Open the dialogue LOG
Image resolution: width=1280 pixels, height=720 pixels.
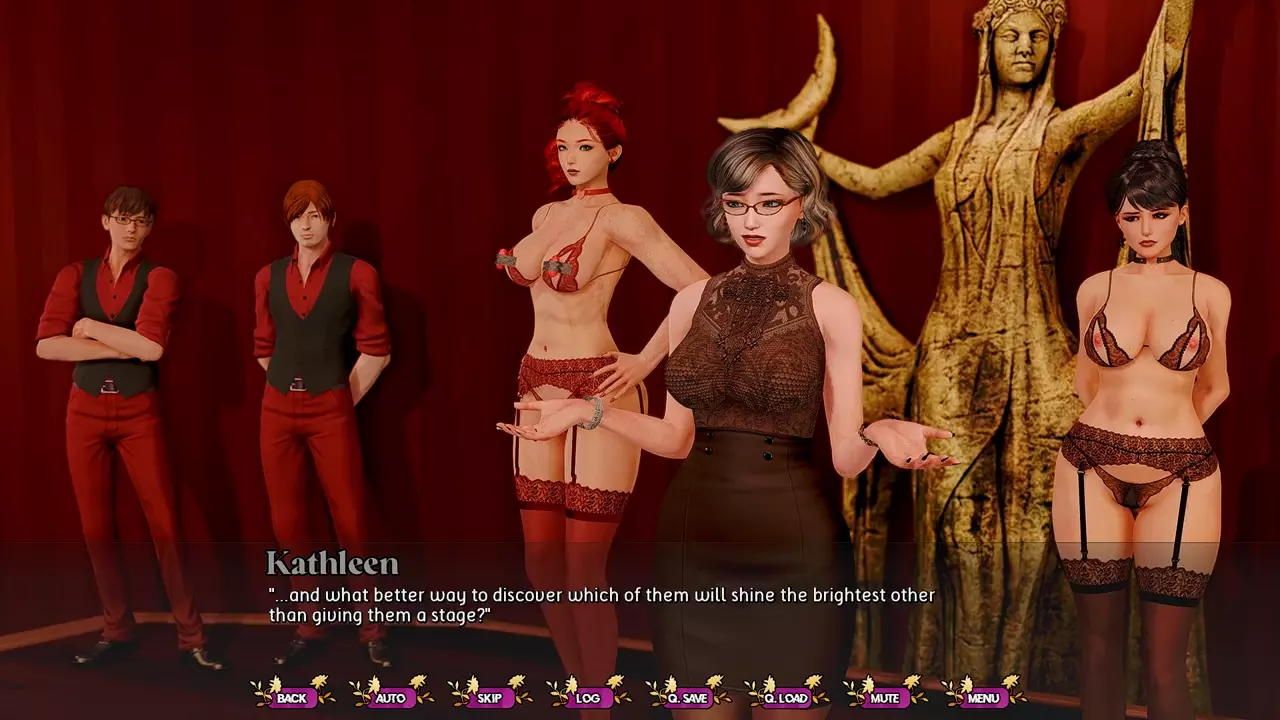(x=588, y=697)
